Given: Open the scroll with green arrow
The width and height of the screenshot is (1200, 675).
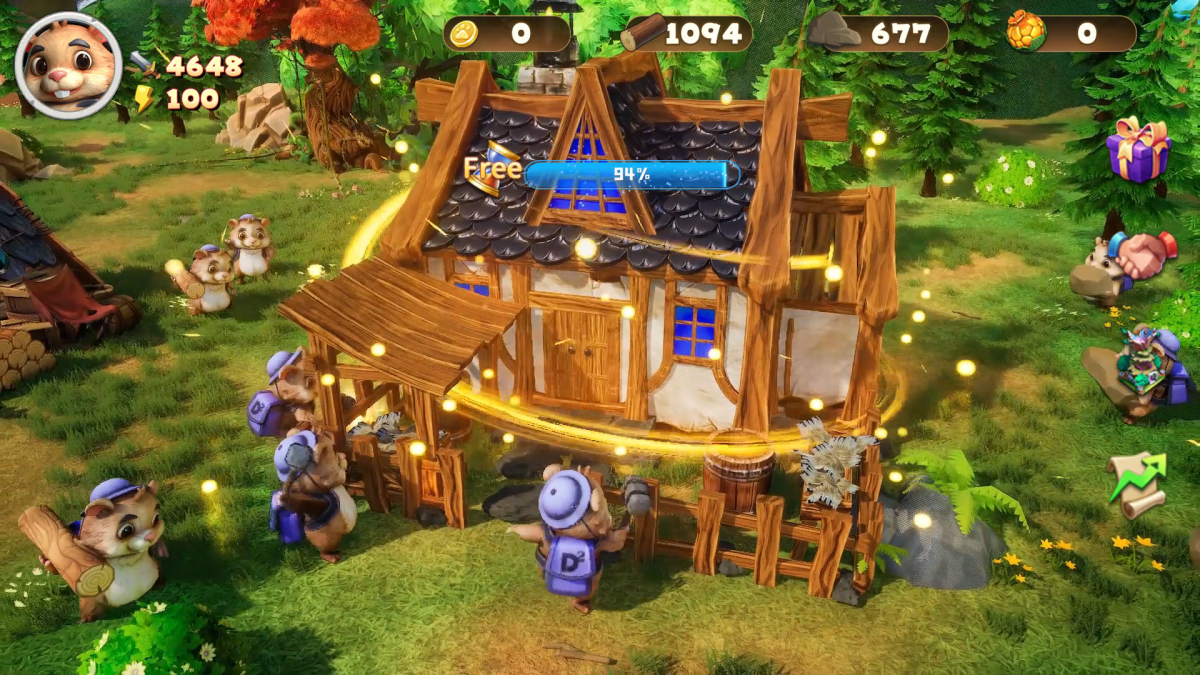Looking at the screenshot, I should tap(1138, 484).
